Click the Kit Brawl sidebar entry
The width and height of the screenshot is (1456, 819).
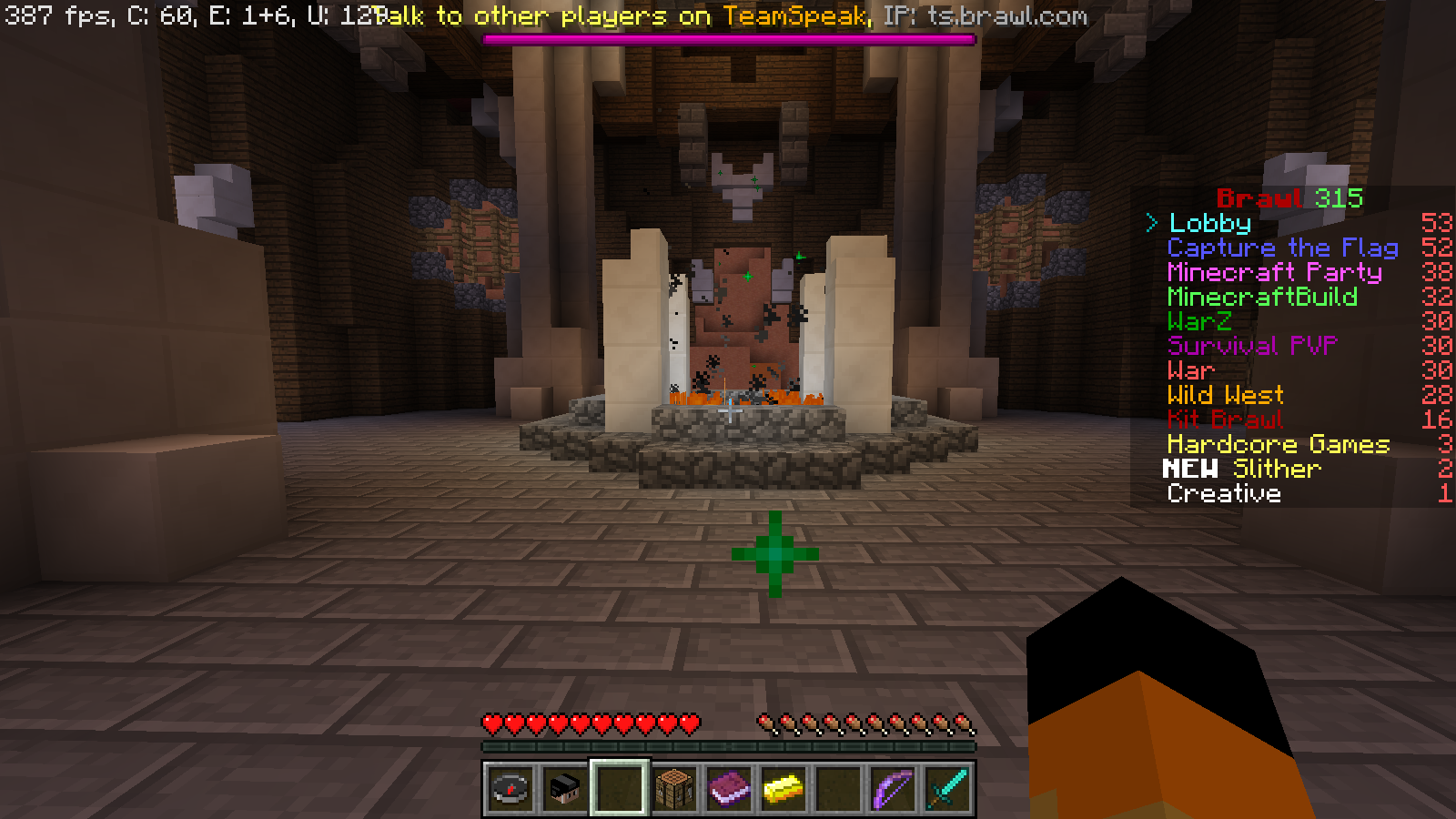[1225, 420]
